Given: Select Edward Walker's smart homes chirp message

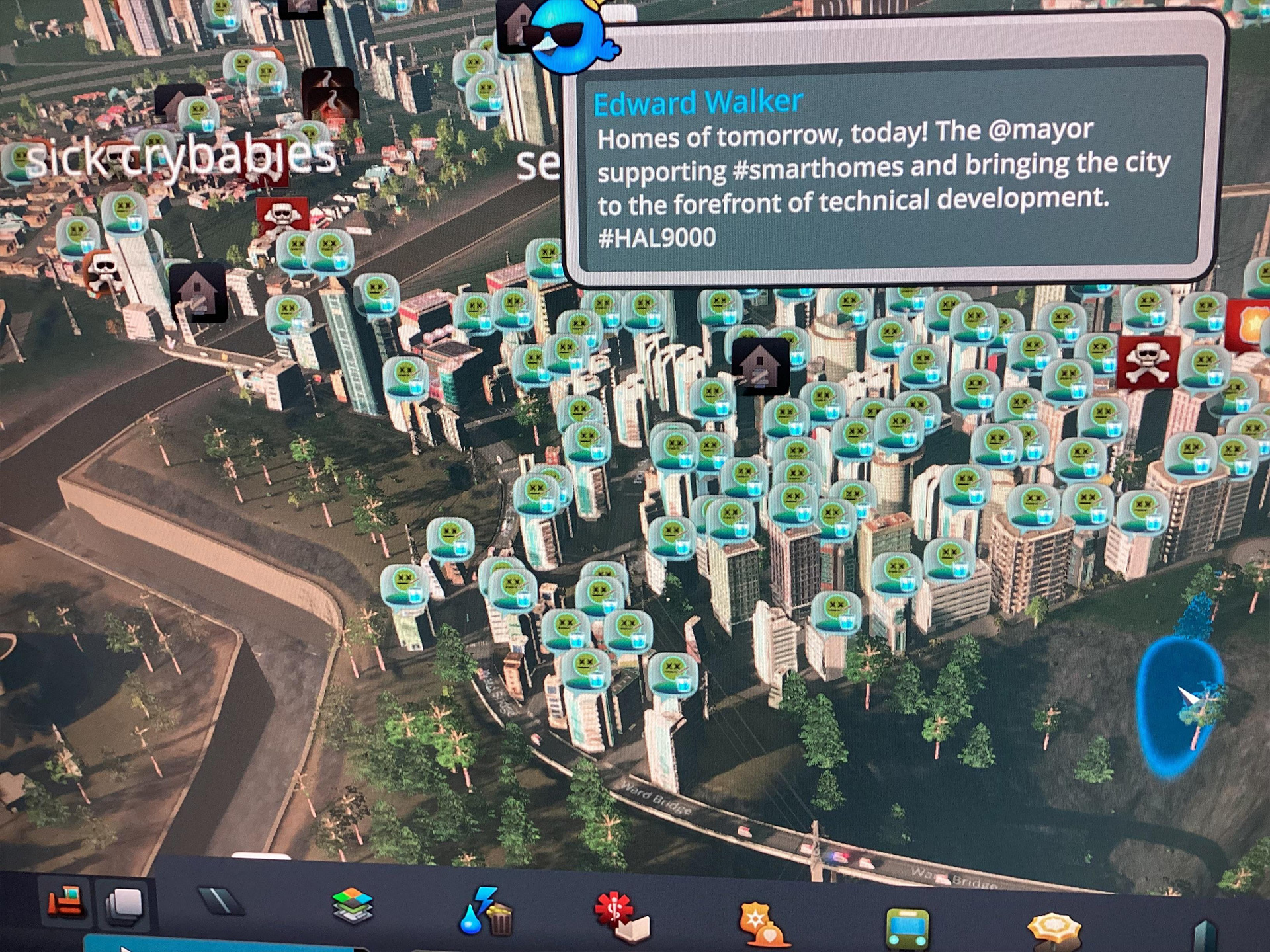Looking at the screenshot, I should (x=884, y=185).
